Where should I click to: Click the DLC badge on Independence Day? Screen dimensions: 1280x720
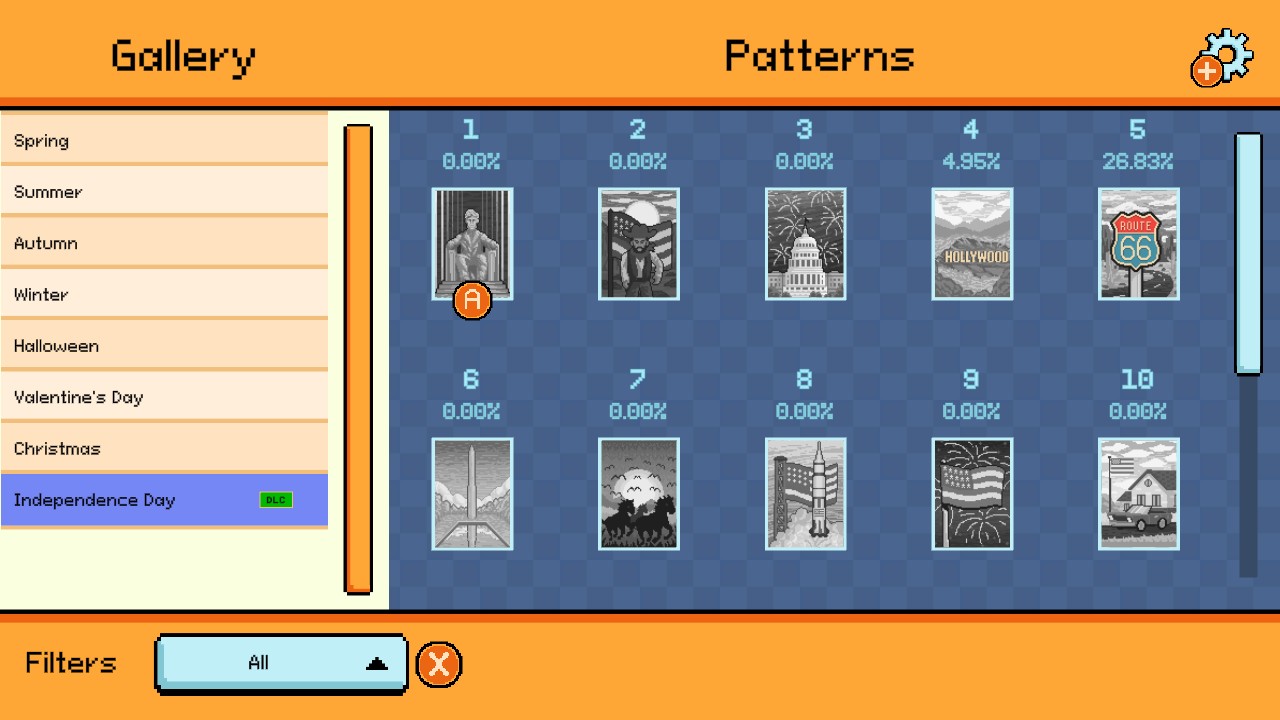[x=276, y=499]
